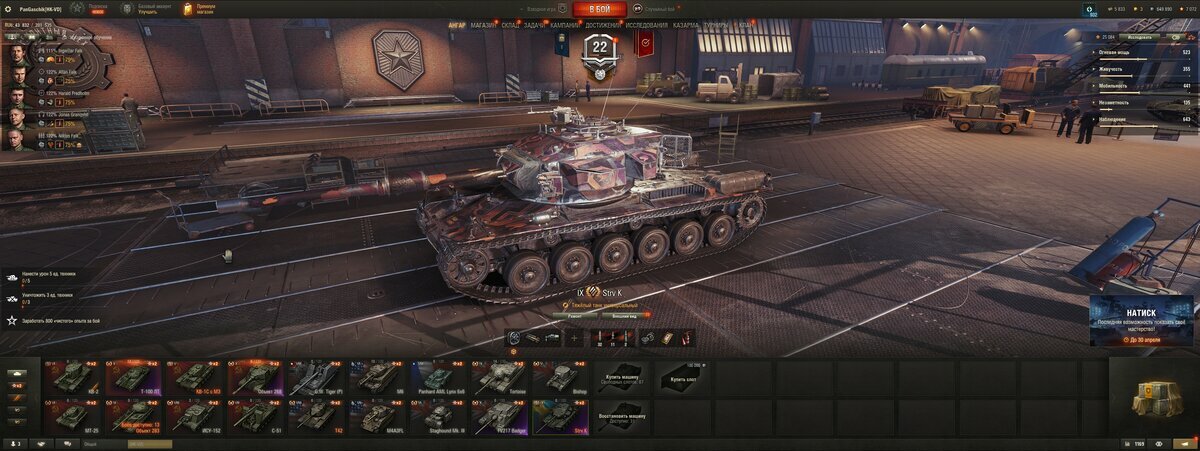Open Внешний вид customization
The height and width of the screenshot is (451, 1200).
tap(623, 315)
